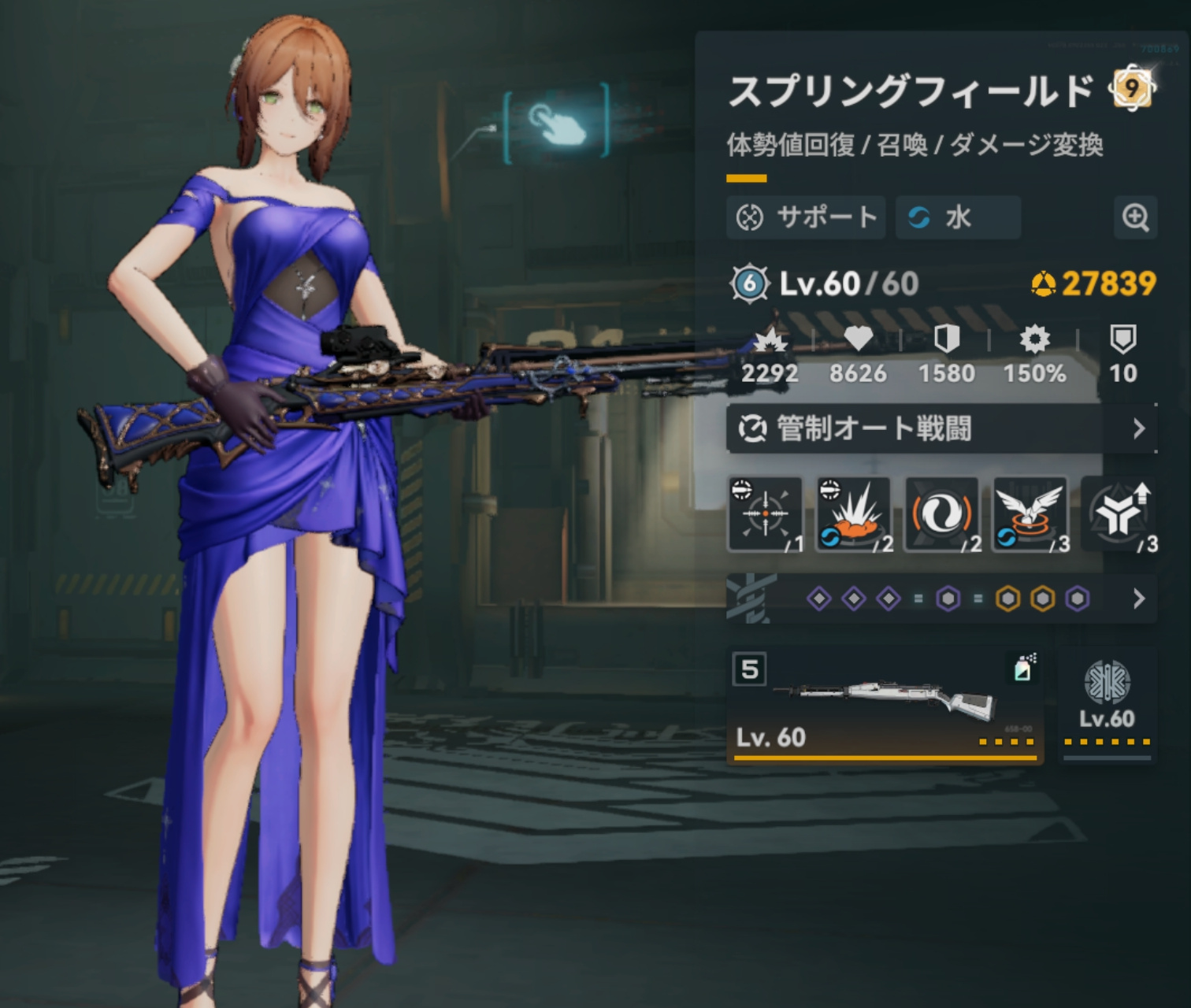1191x1008 pixels.
Task: Open the Lv.60 snowflake emblem slot
Action: coord(1107,703)
